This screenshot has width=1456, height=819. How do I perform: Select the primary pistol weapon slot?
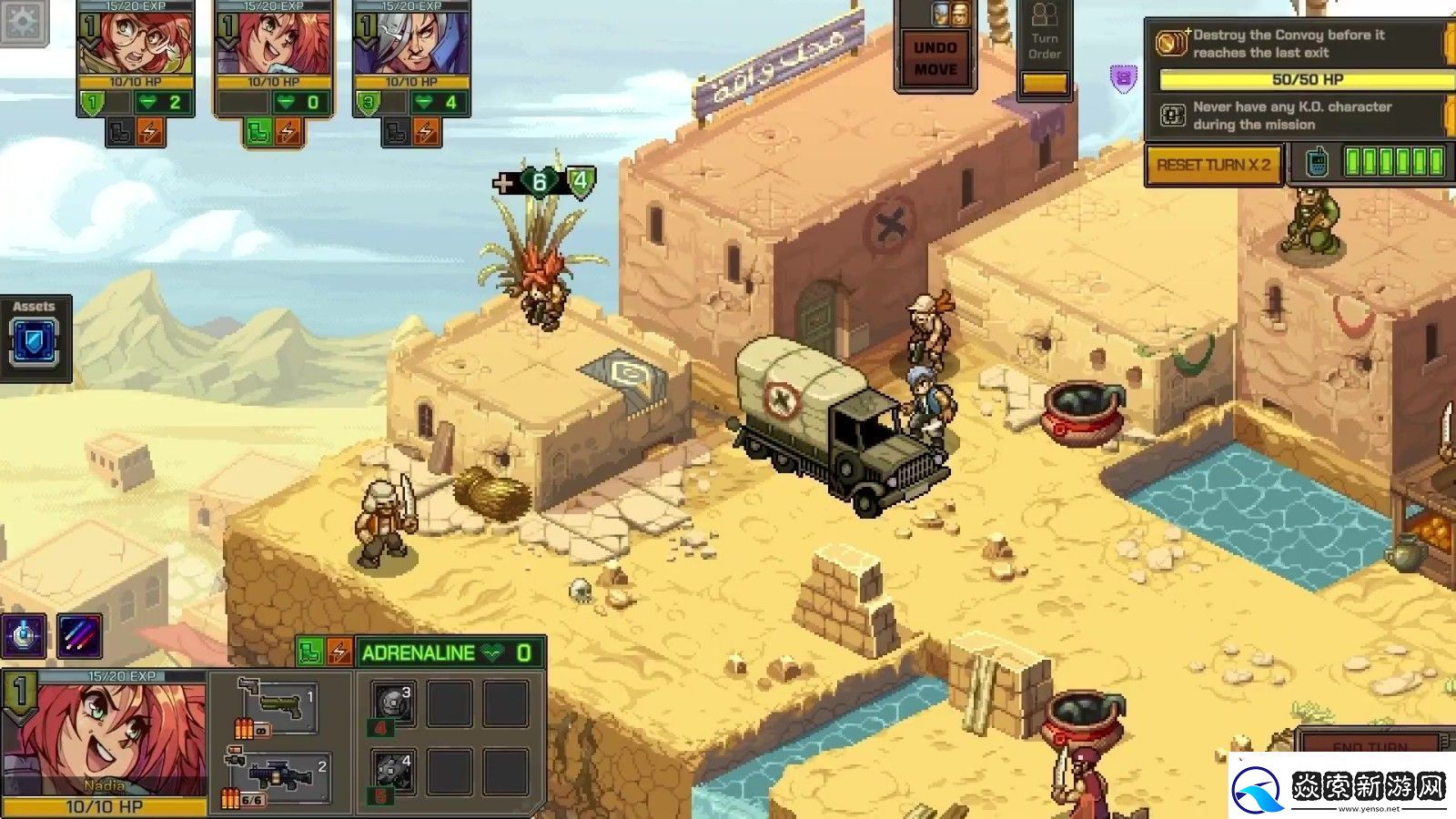[x=278, y=705]
